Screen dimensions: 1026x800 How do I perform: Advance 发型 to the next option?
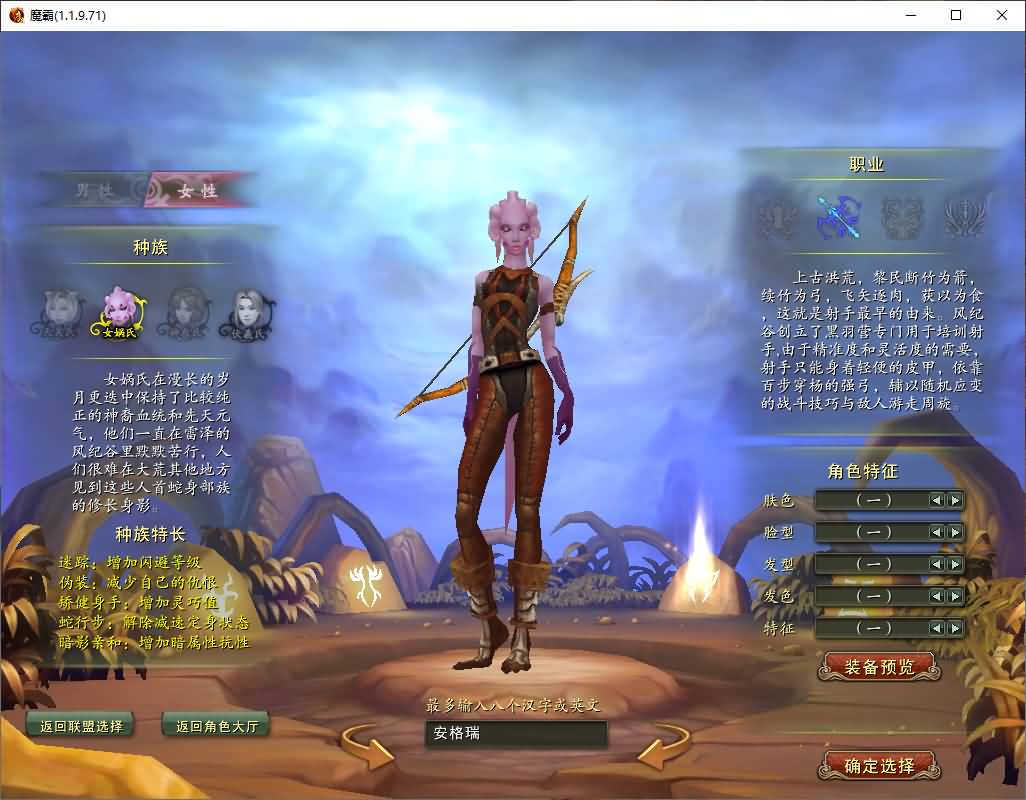[x=955, y=564]
